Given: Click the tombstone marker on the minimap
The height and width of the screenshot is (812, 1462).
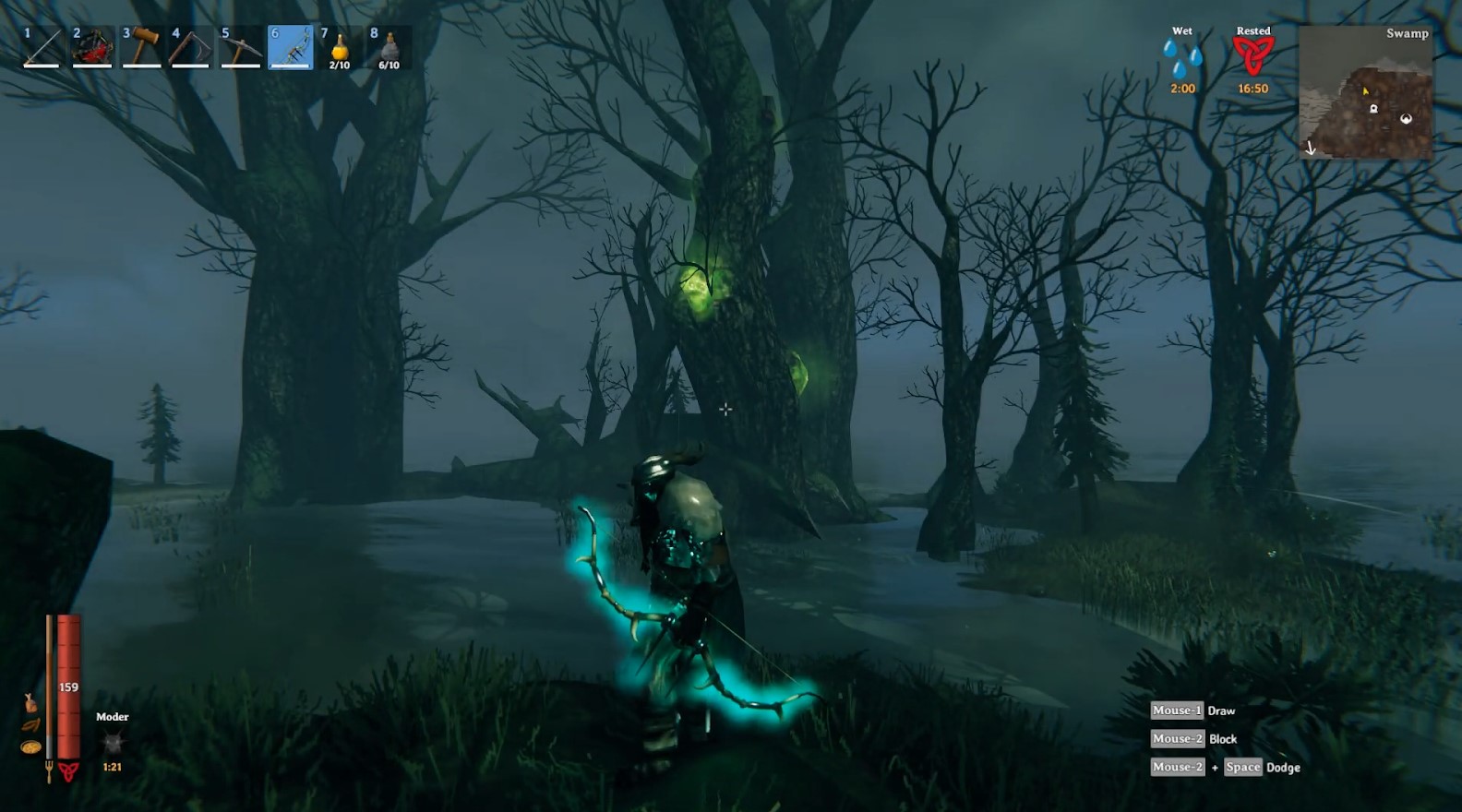Looking at the screenshot, I should [x=1373, y=109].
